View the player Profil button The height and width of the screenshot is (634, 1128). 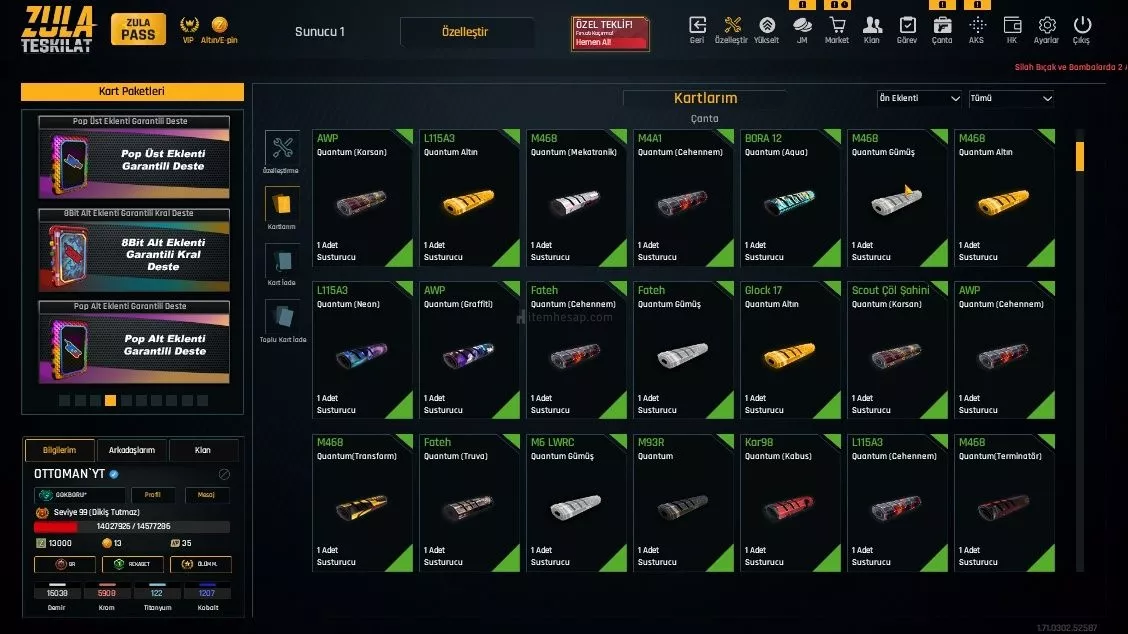(x=152, y=495)
